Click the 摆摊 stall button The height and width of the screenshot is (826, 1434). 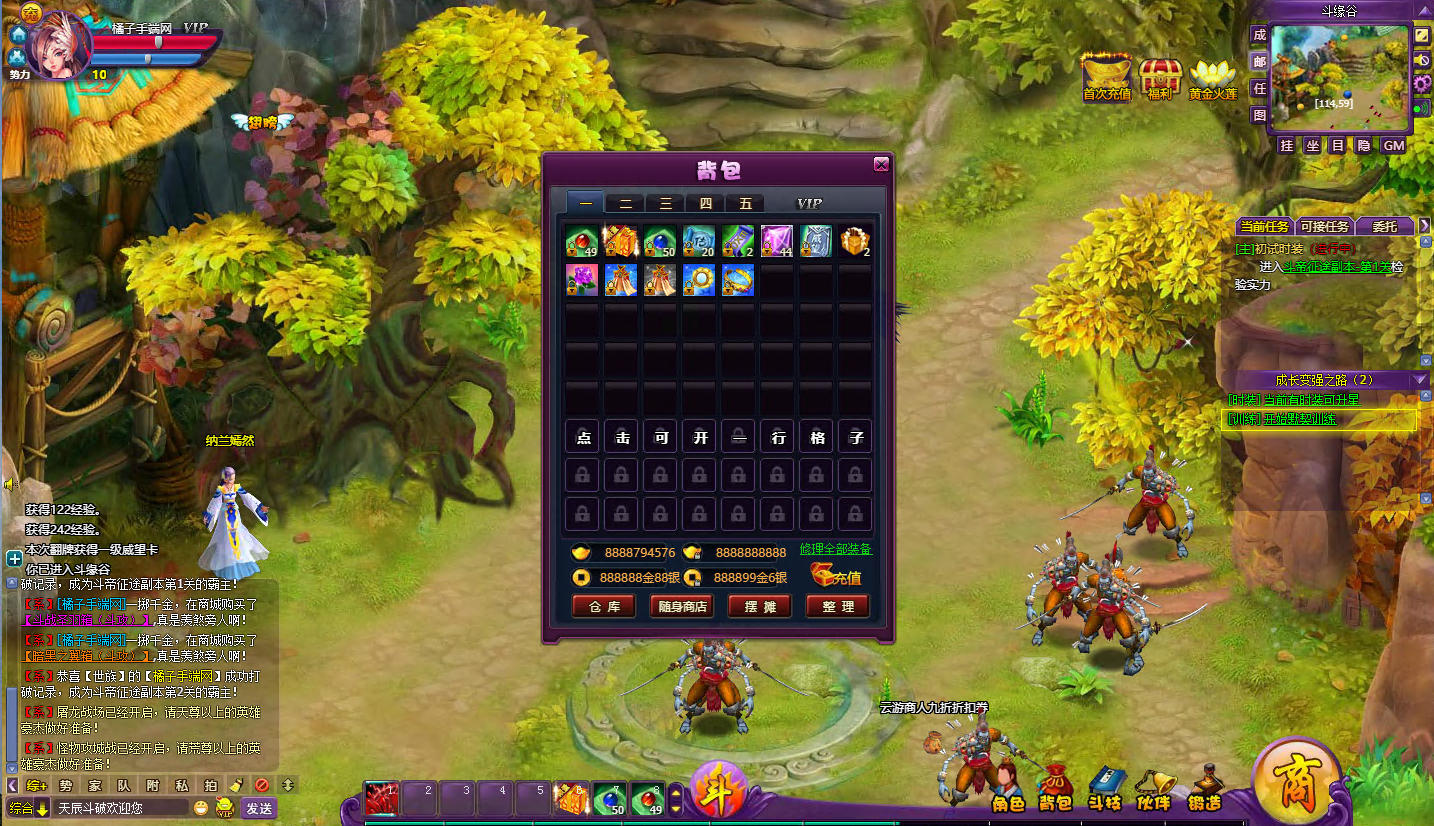click(759, 606)
